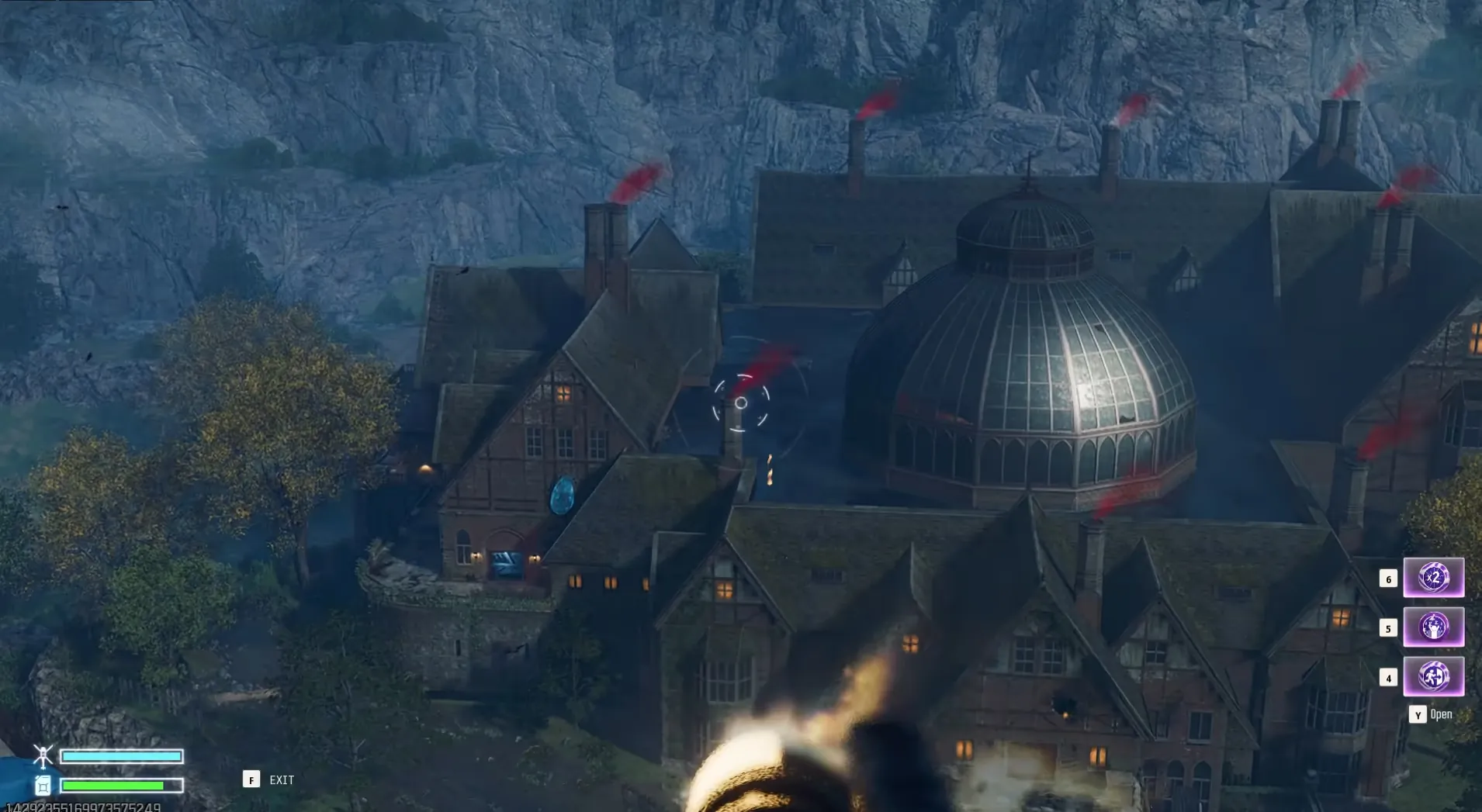The width and height of the screenshot is (1482, 812).
Task: Select the running figure exit gobblegum
Action: pos(1433,676)
